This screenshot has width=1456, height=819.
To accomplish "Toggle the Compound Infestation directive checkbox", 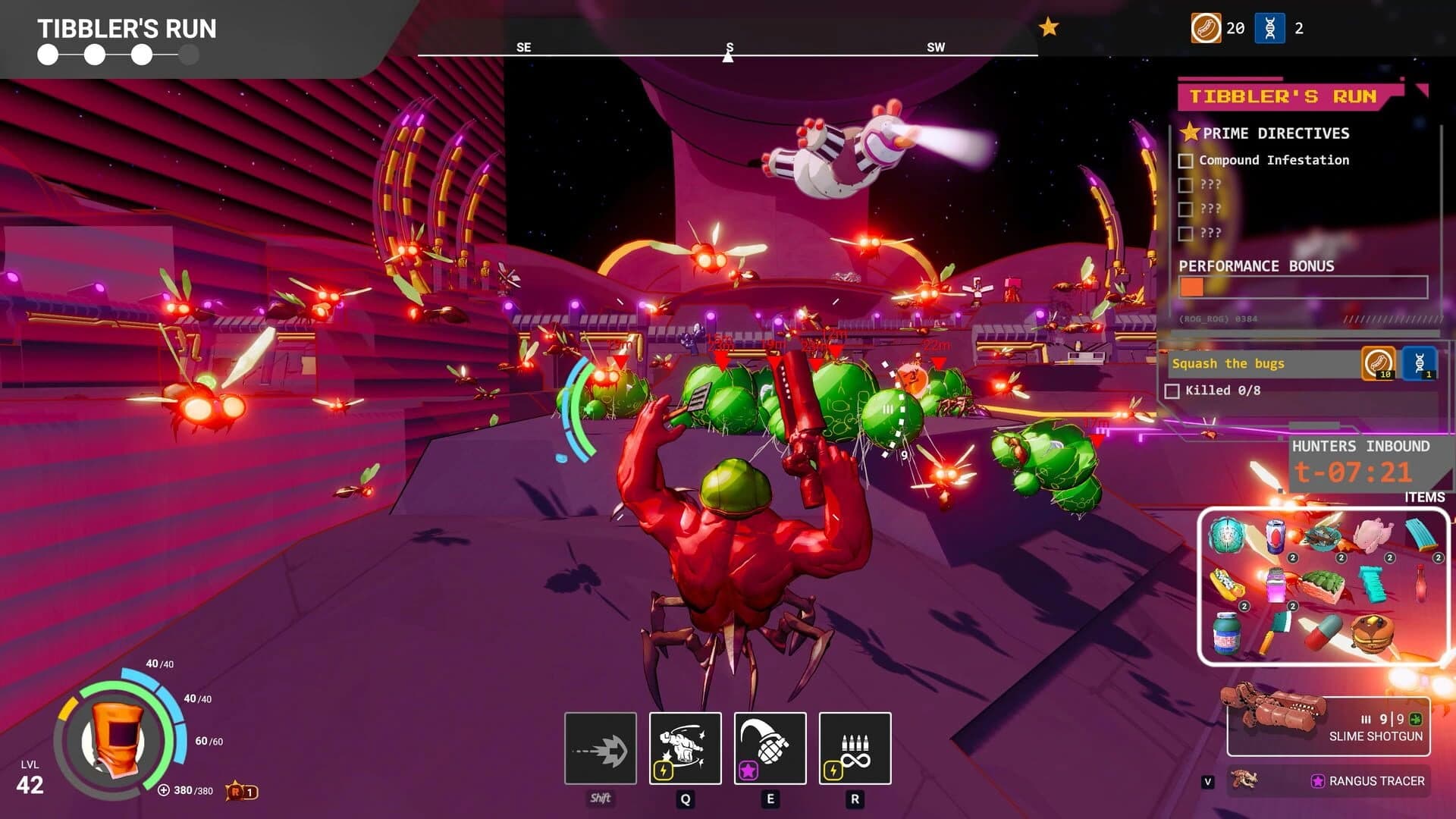I will click(x=1185, y=160).
